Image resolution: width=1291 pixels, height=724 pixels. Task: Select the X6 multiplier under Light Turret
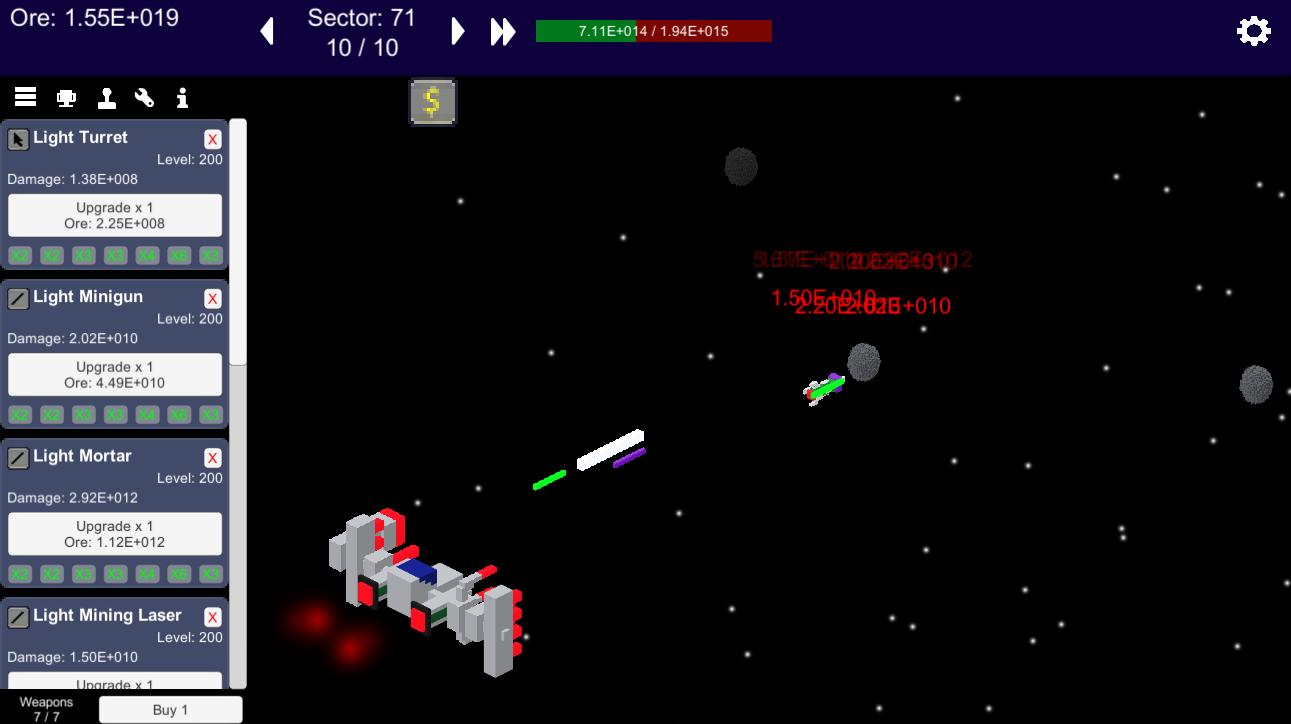click(x=178, y=255)
